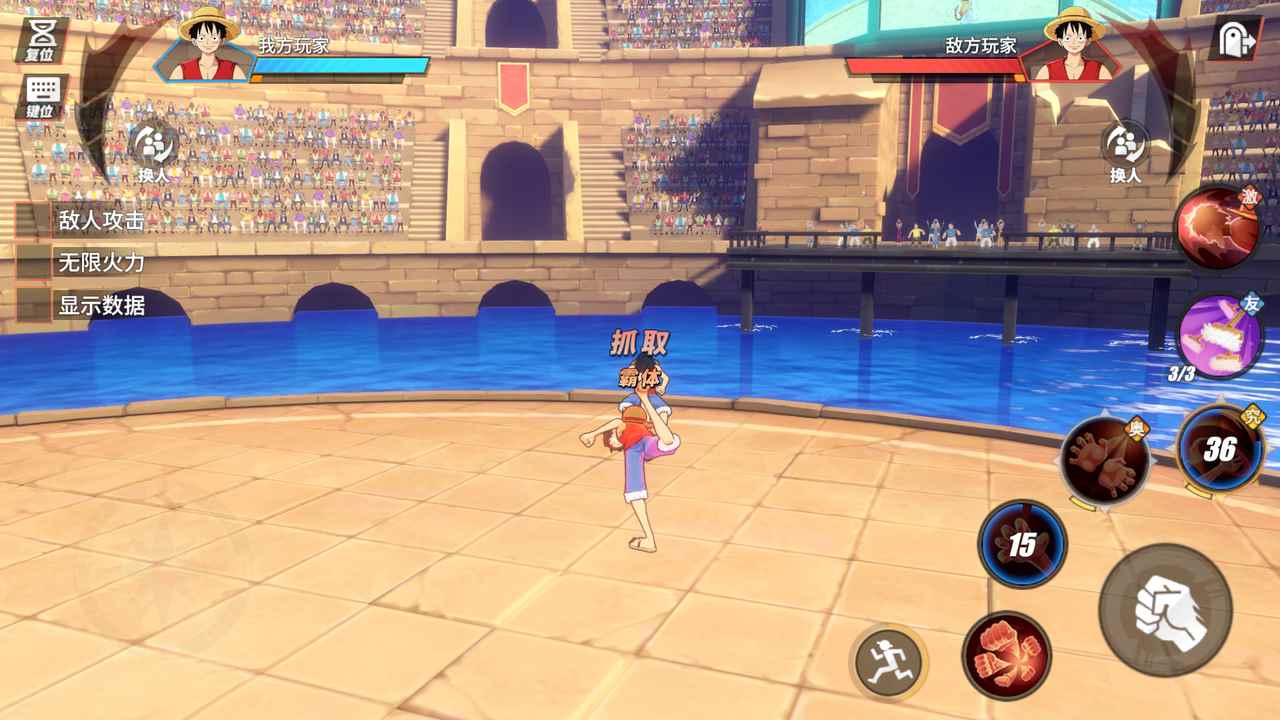Toggle the 敌人攻击 checkbox
This screenshot has height=720, width=1280.
point(33,221)
